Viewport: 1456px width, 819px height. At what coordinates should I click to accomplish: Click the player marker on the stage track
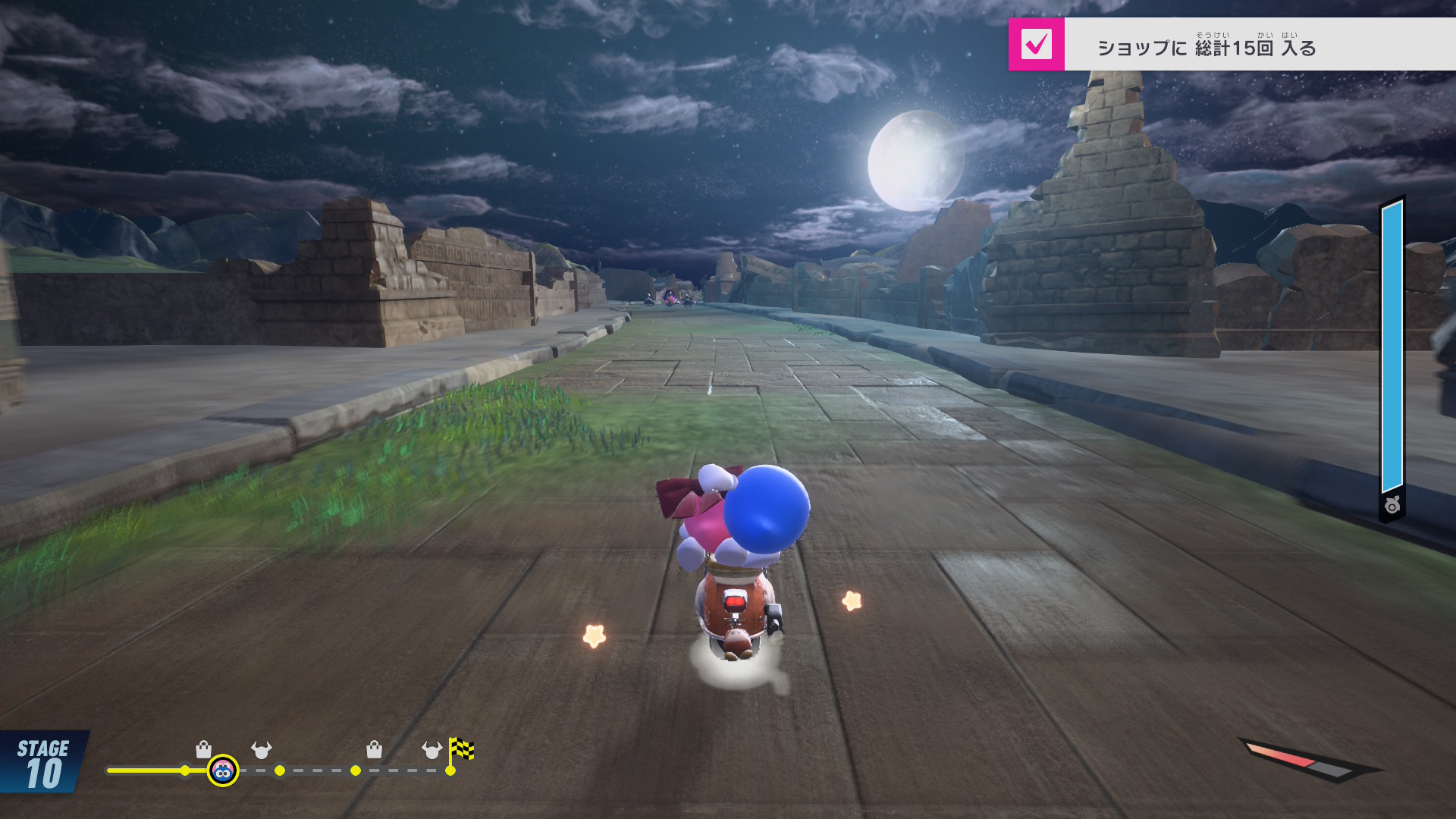(x=223, y=771)
